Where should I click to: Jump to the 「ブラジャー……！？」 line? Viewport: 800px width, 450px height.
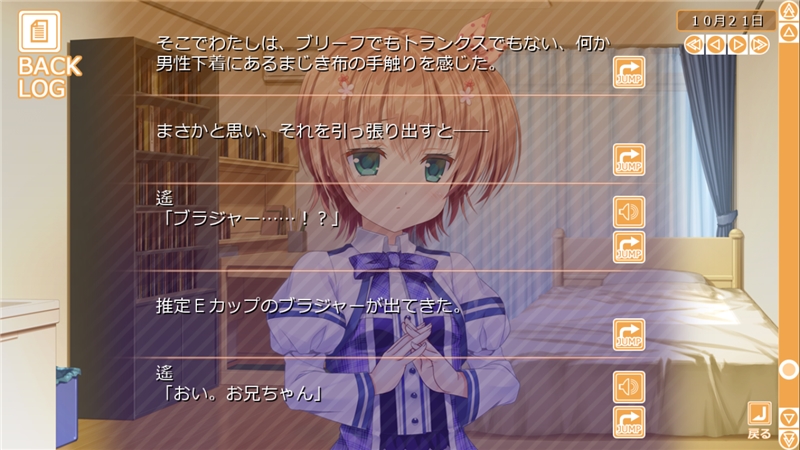point(629,247)
